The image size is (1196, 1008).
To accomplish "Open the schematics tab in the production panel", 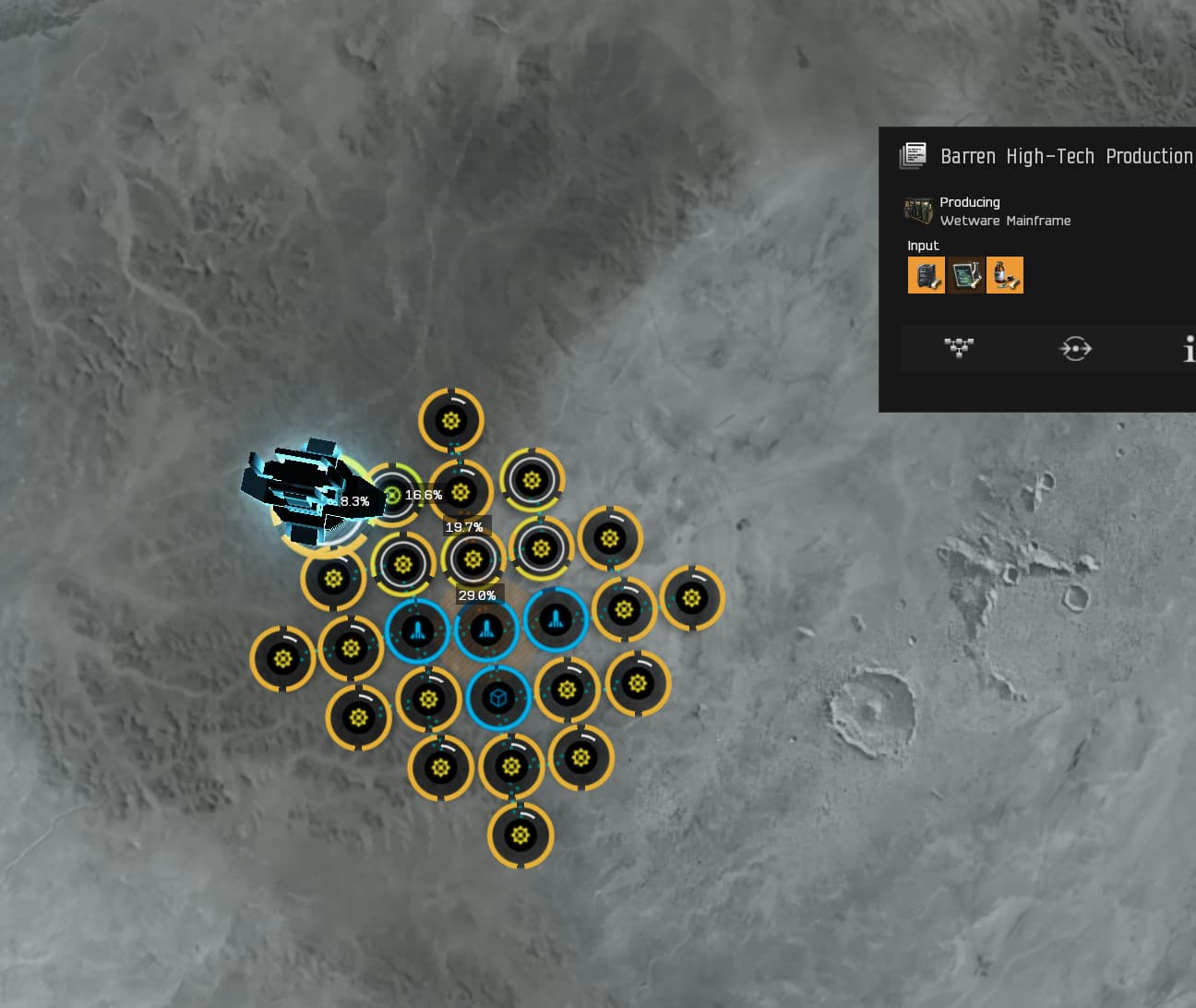I will coord(959,348).
